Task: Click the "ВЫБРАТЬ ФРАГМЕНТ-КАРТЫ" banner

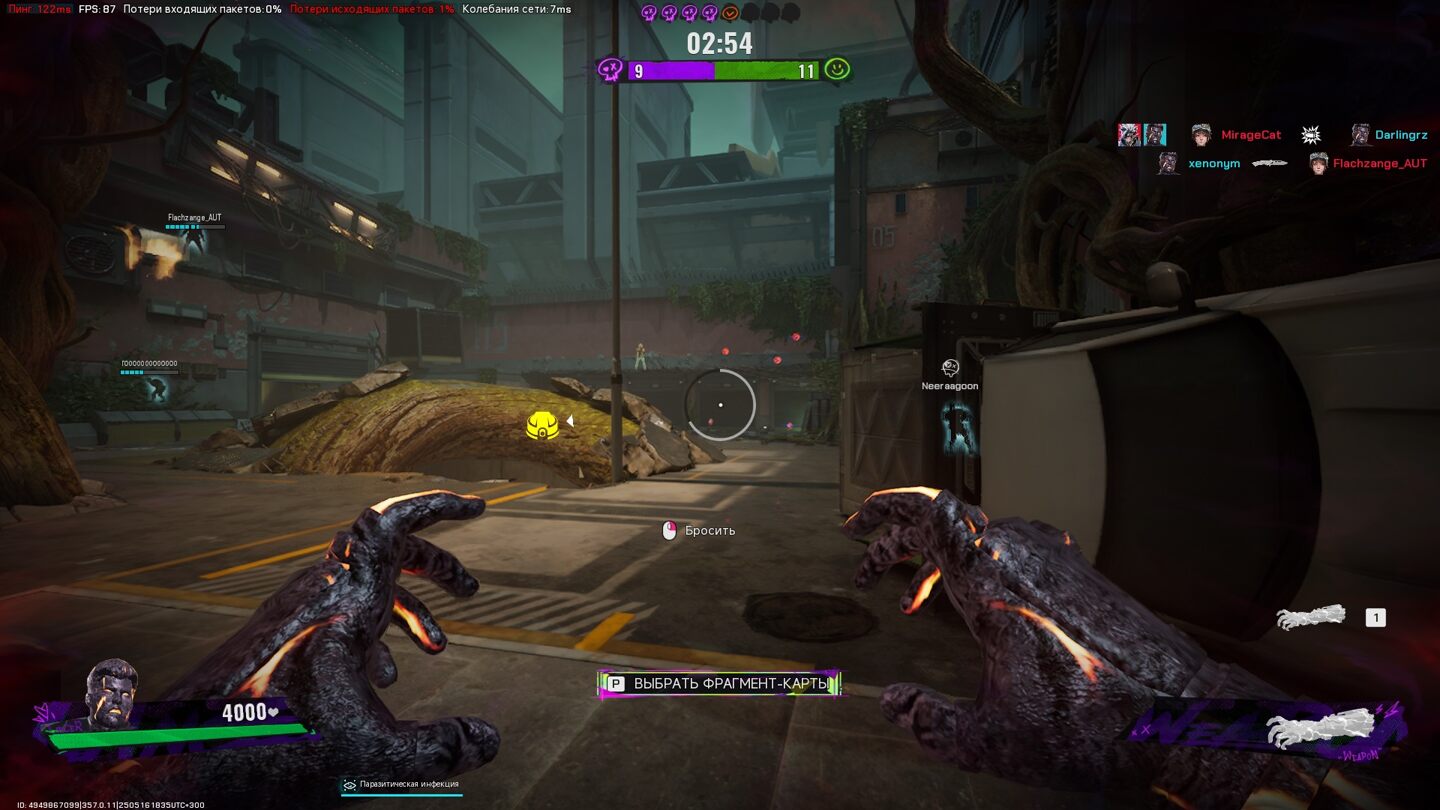Action: click(x=720, y=684)
